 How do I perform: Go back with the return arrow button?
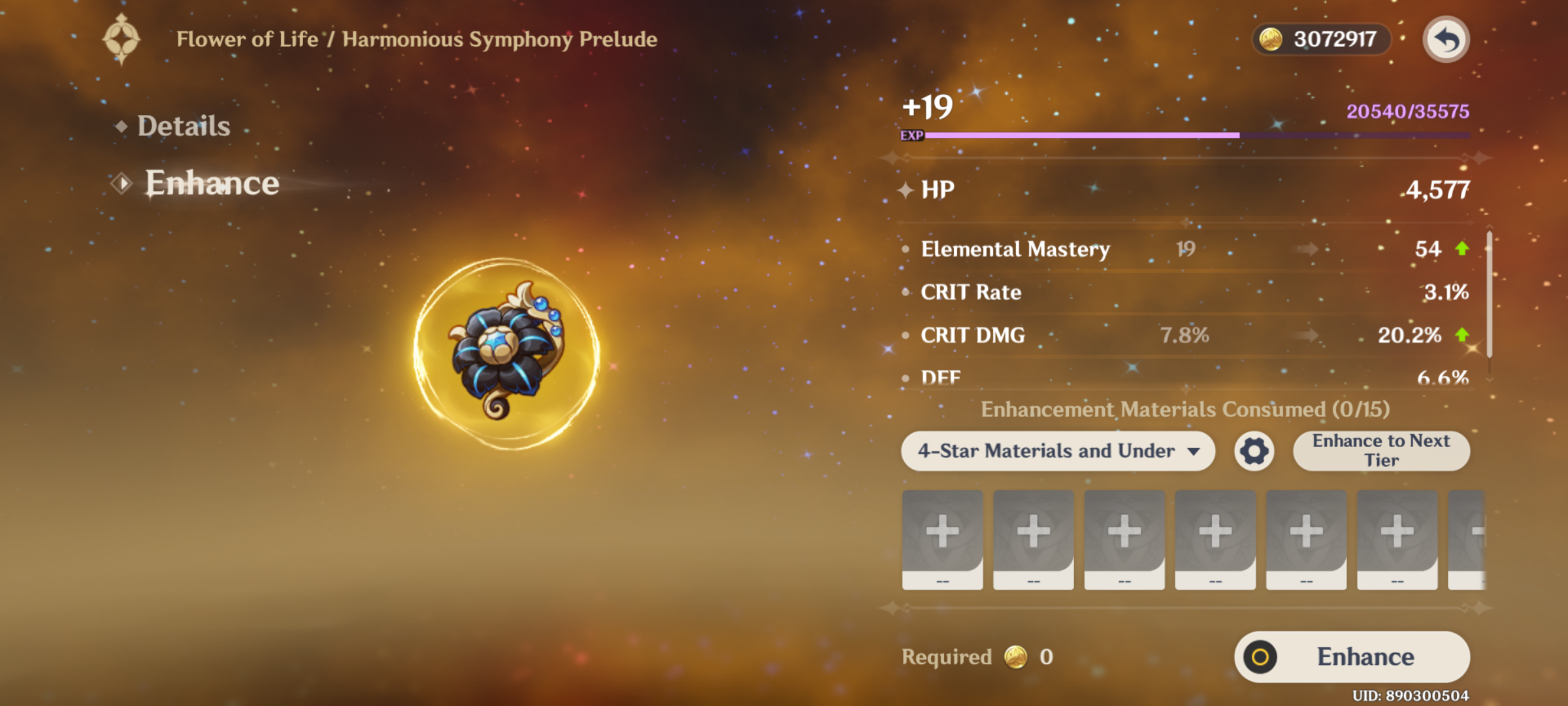click(x=1446, y=40)
